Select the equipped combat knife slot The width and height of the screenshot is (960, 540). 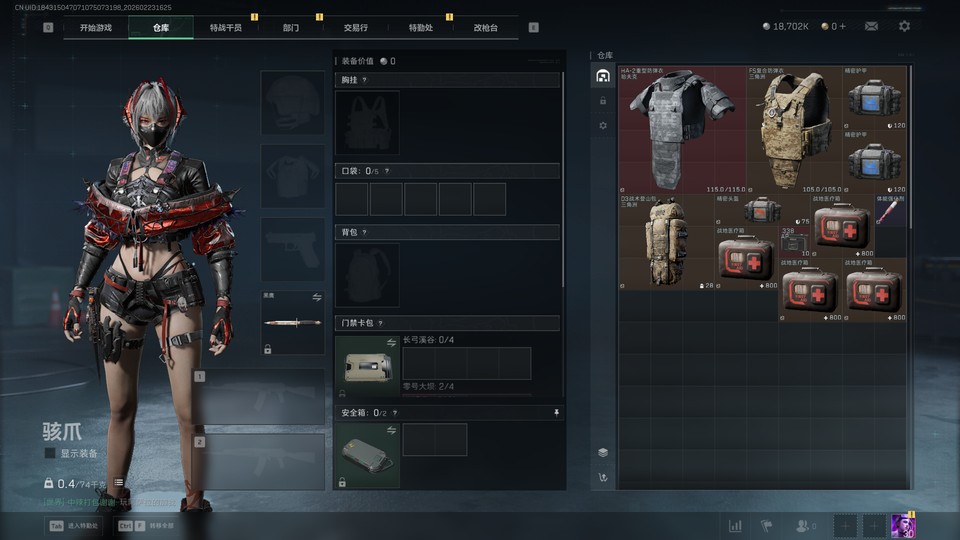click(293, 323)
